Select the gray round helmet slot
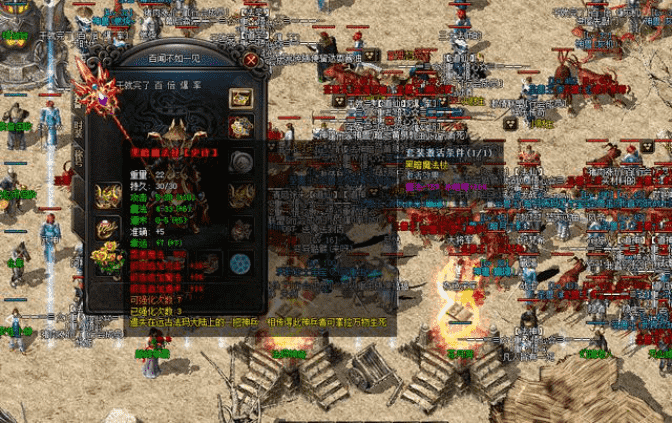The height and width of the screenshot is (423, 672). click(x=240, y=161)
